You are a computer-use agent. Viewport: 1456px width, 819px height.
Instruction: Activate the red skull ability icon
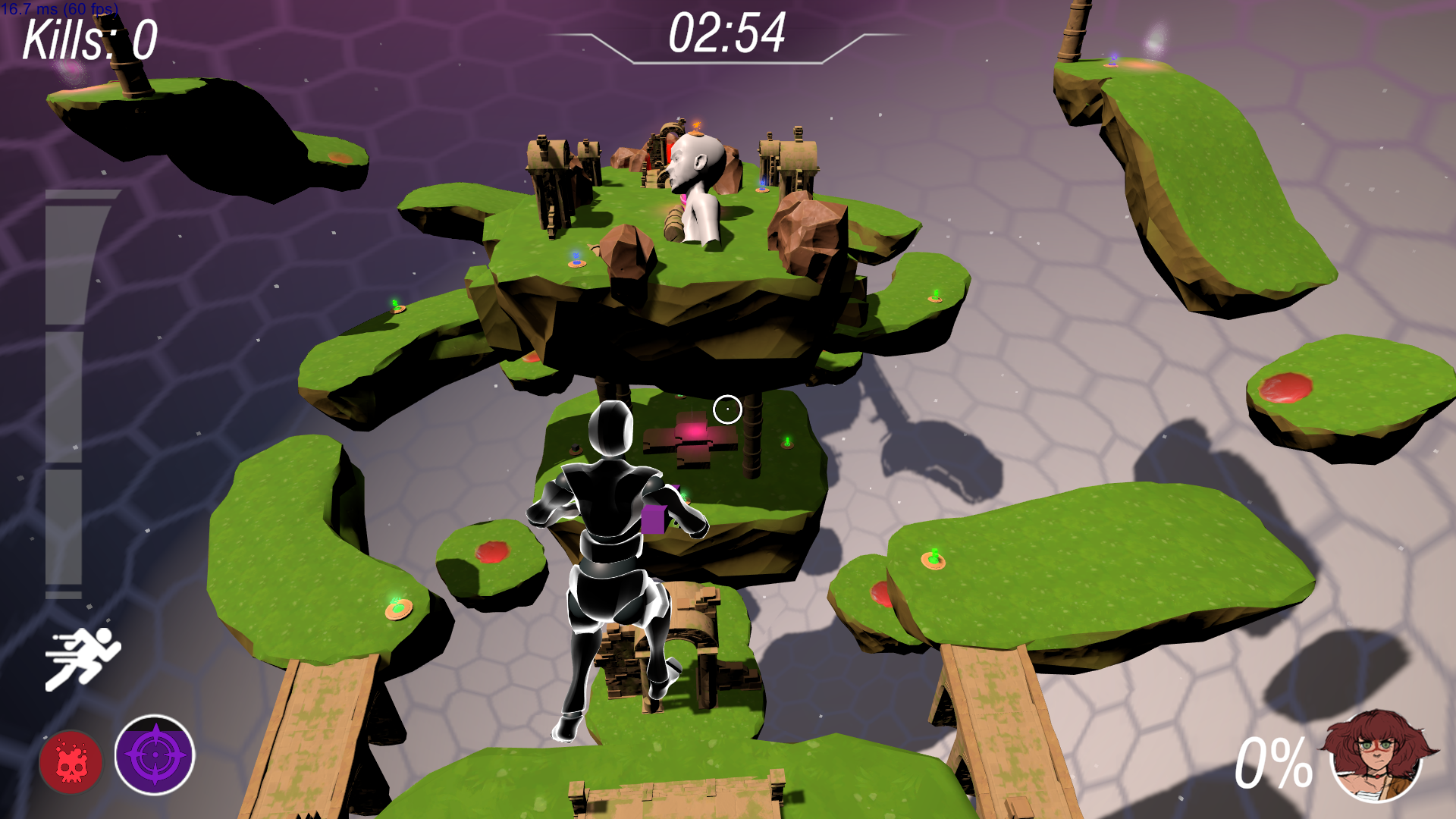[71, 761]
